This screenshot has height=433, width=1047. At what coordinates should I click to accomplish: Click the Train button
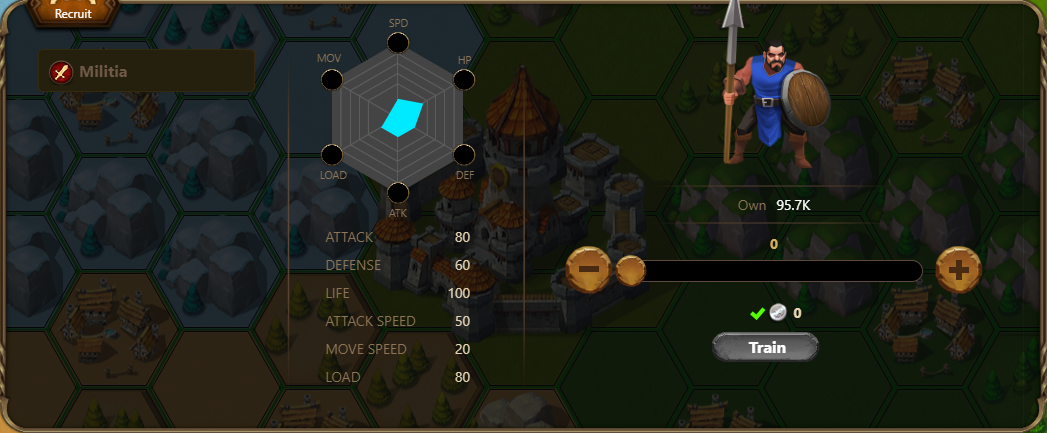point(766,348)
